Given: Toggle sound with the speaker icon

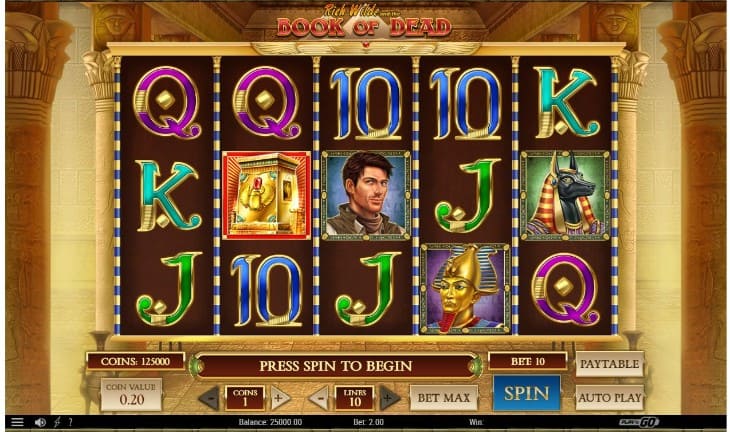Looking at the screenshot, I should [40, 422].
